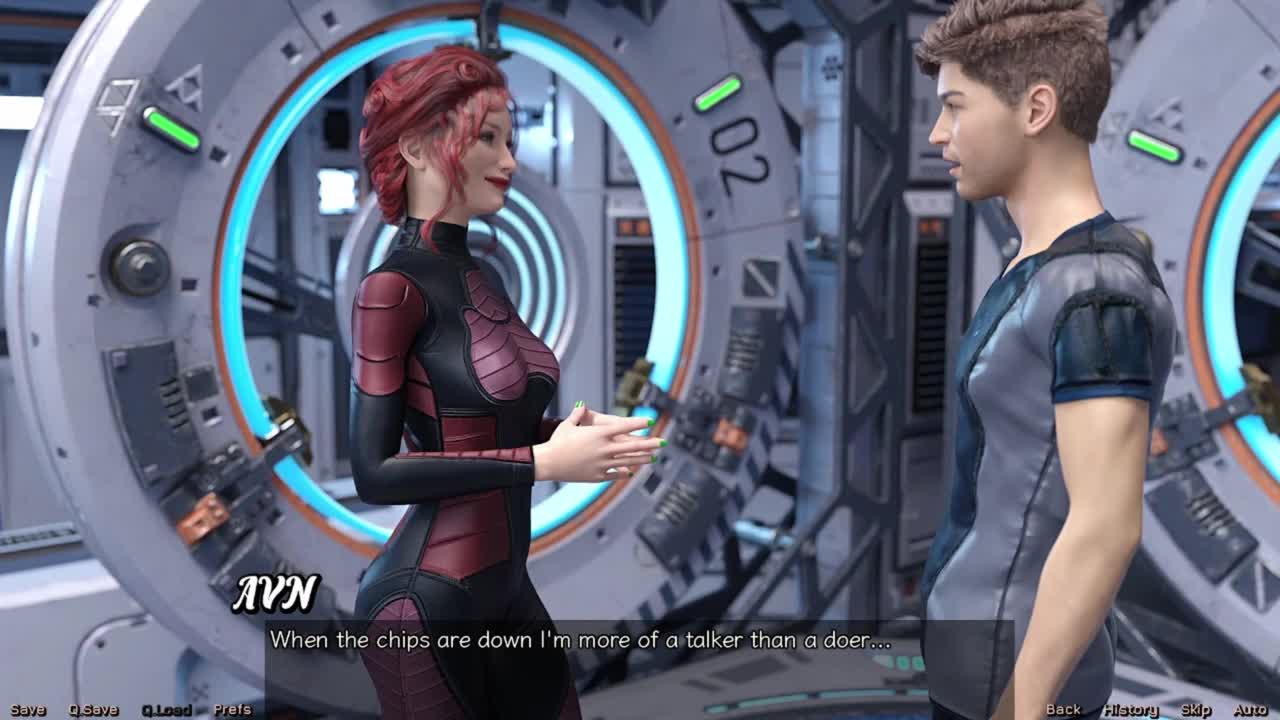Activate Skip to fast-forward dialogue

tap(1196, 710)
